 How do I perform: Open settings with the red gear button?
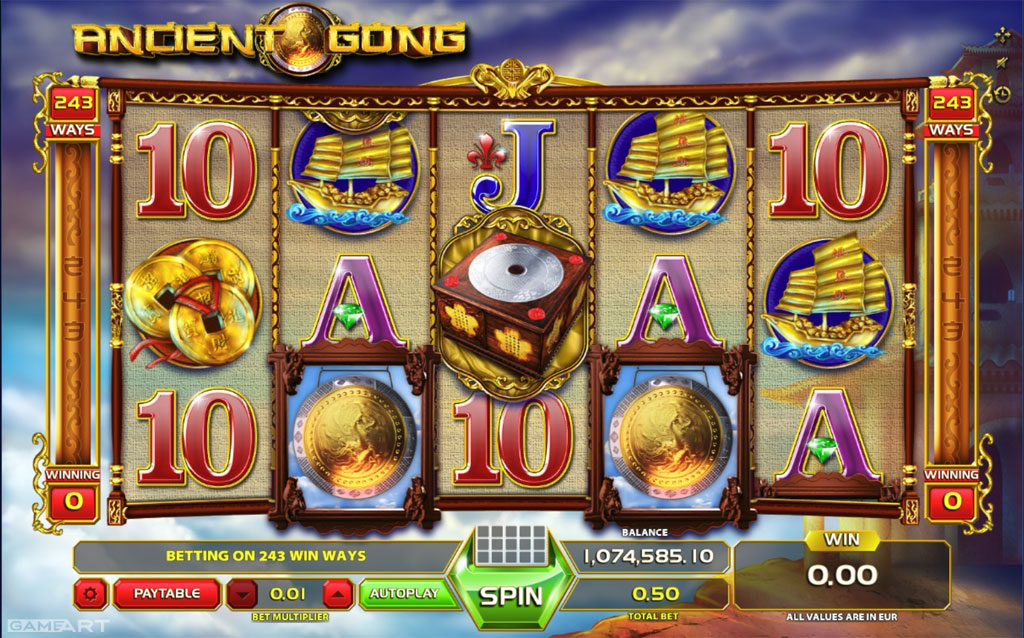(x=91, y=594)
